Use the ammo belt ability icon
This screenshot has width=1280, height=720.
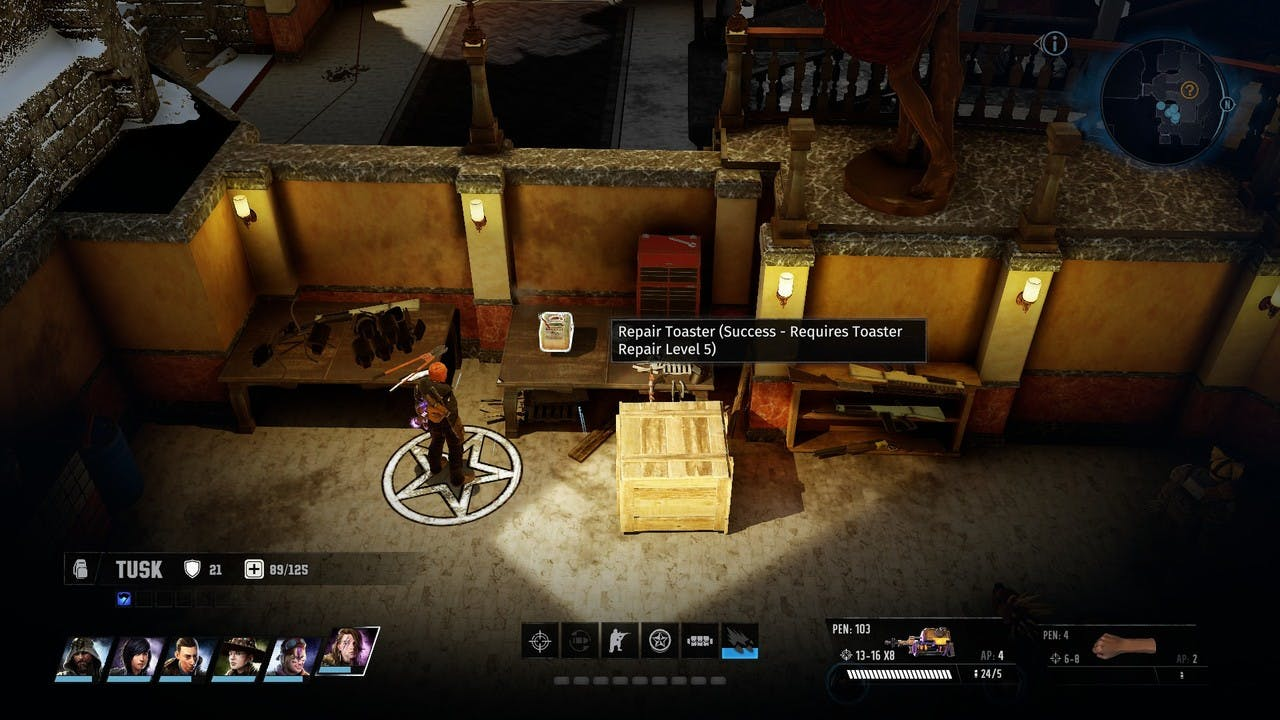point(699,640)
